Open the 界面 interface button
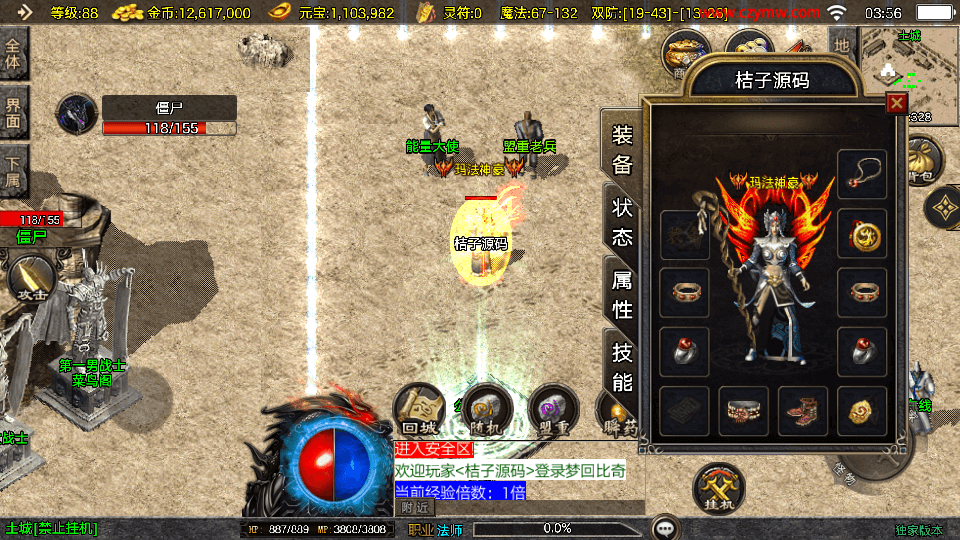This screenshot has height=540, width=960. point(14,110)
